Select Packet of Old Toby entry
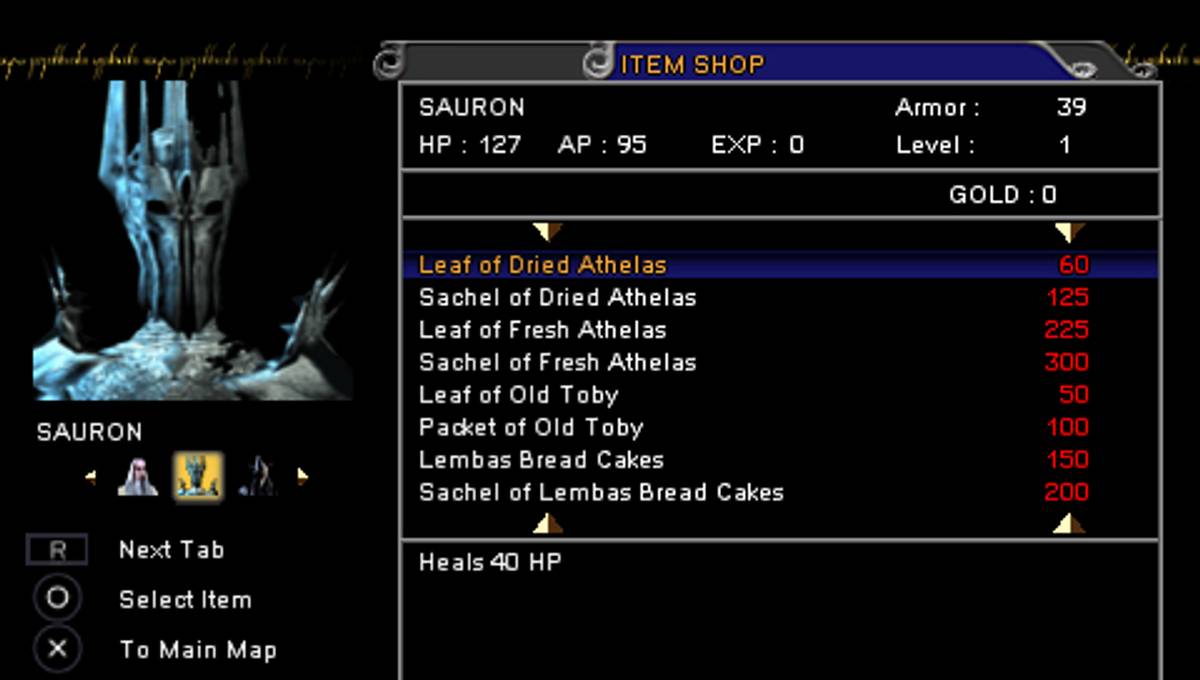Screen dimensions: 1200x680 point(530,427)
